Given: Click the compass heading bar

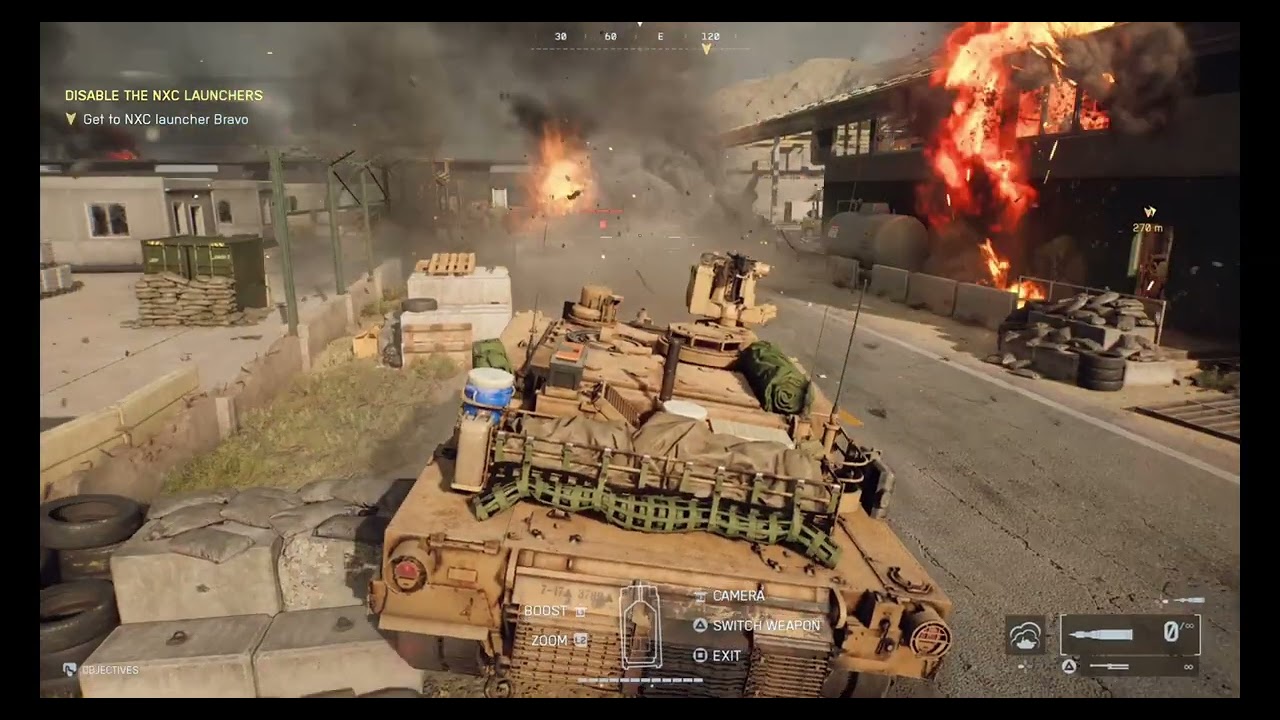Looking at the screenshot, I should pyautogui.click(x=639, y=37).
